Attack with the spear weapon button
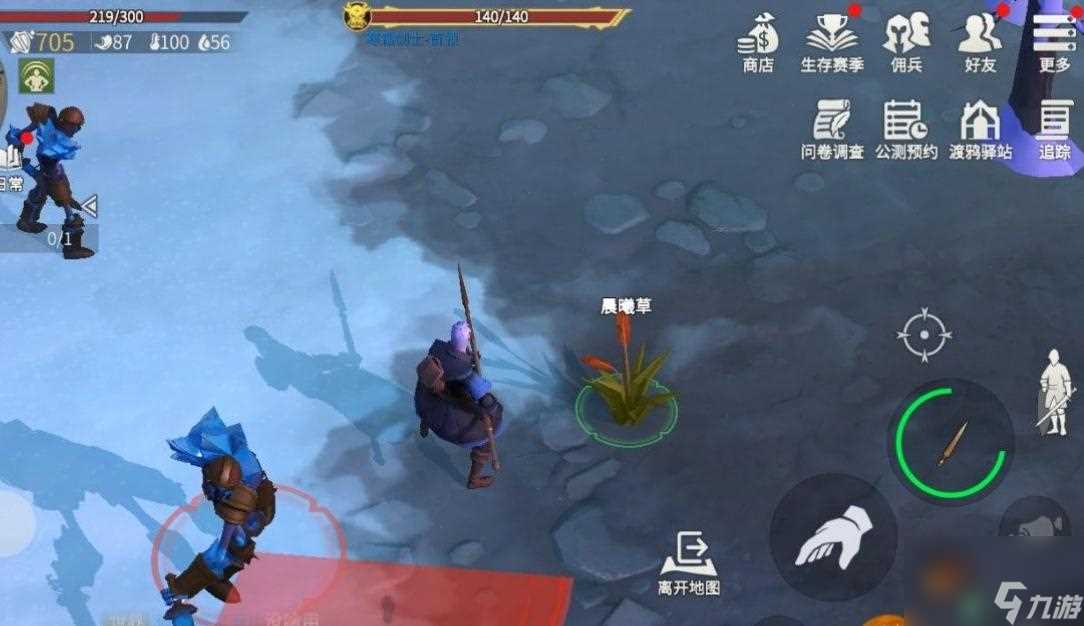This screenshot has width=1084, height=626. pyautogui.click(x=951, y=441)
